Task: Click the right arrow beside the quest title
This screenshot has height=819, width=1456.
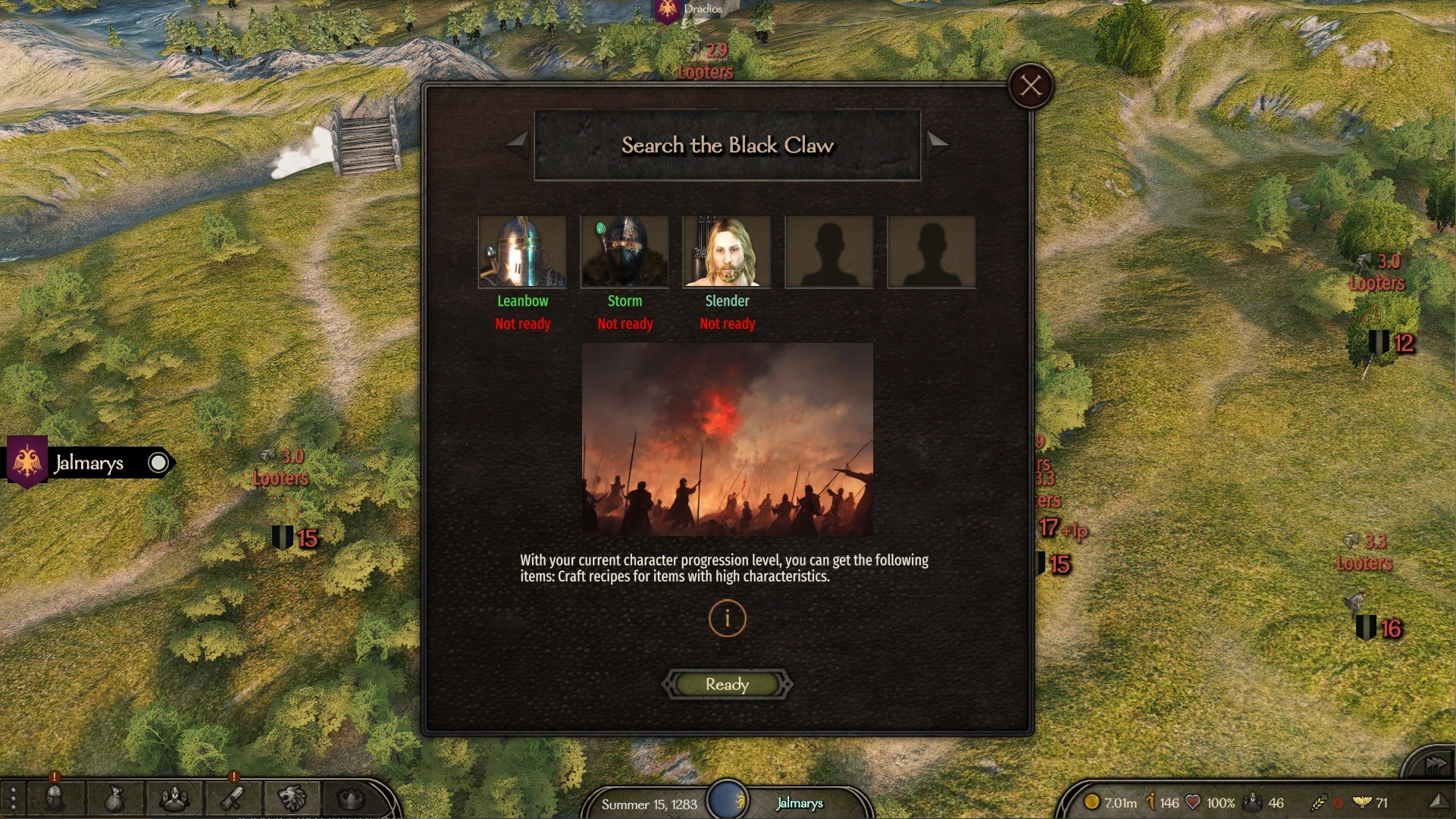Action: pyautogui.click(x=938, y=146)
